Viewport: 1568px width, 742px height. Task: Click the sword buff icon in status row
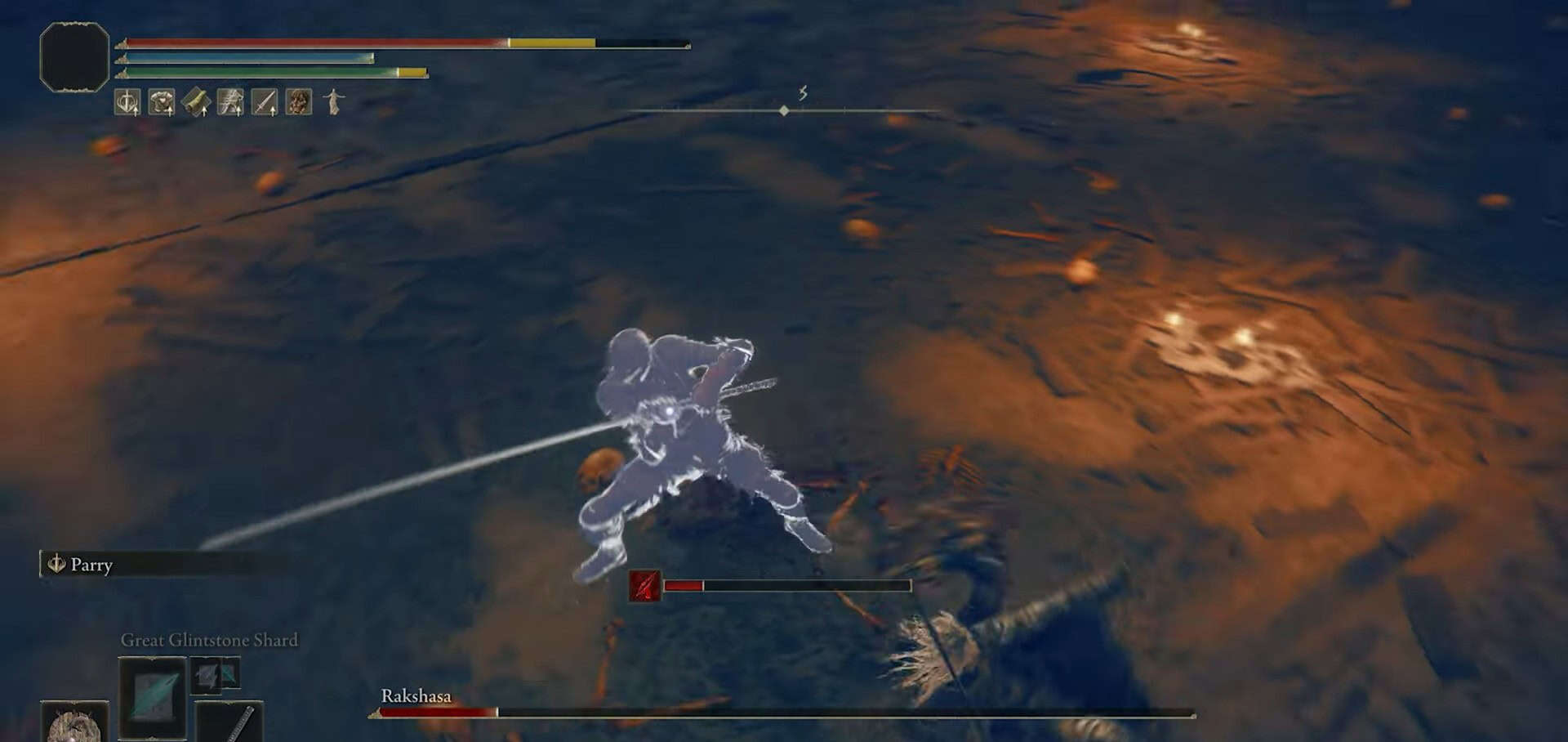tap(265, 103)
